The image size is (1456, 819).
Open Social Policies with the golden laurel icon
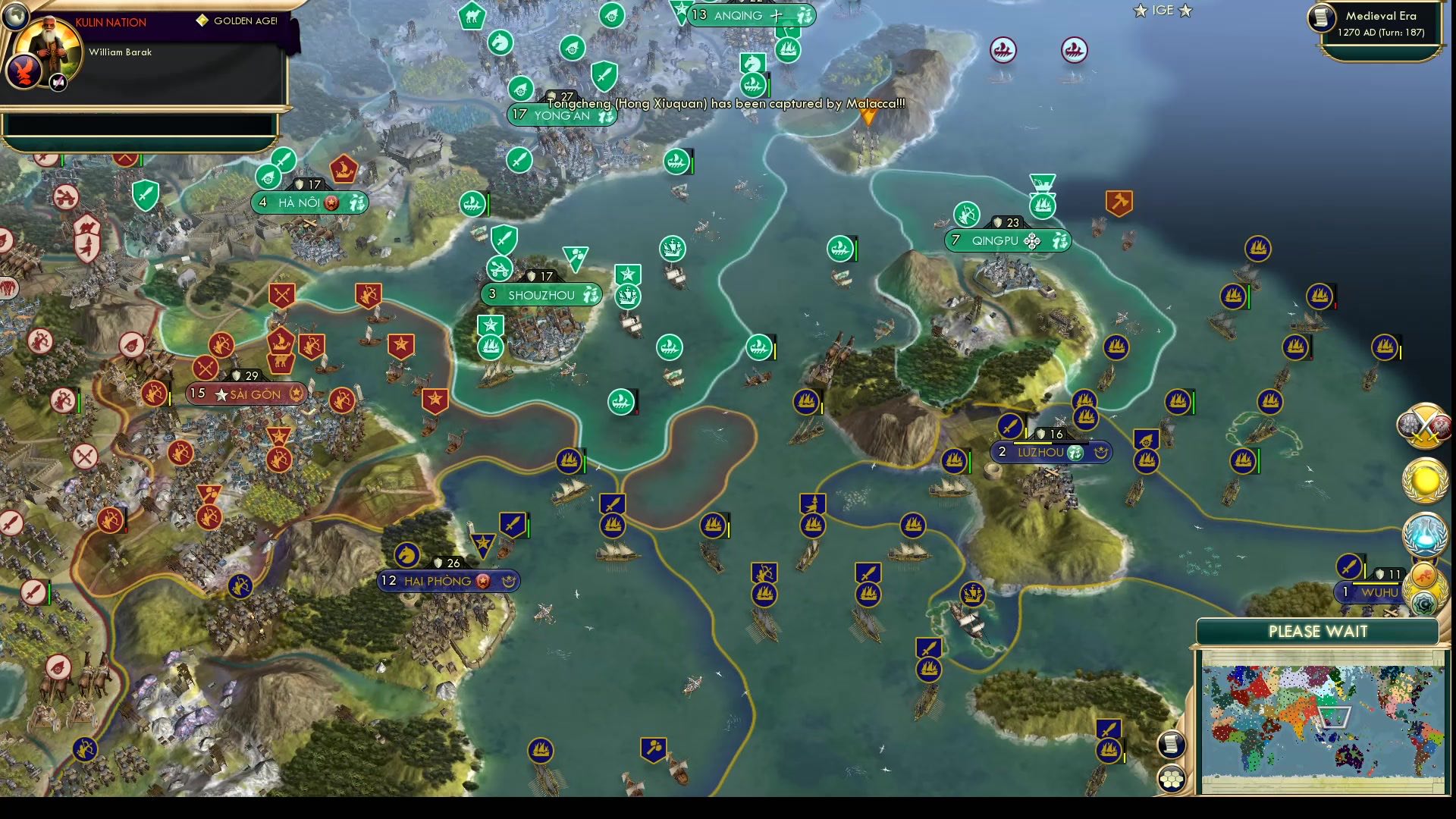(x=1425, y=480)
